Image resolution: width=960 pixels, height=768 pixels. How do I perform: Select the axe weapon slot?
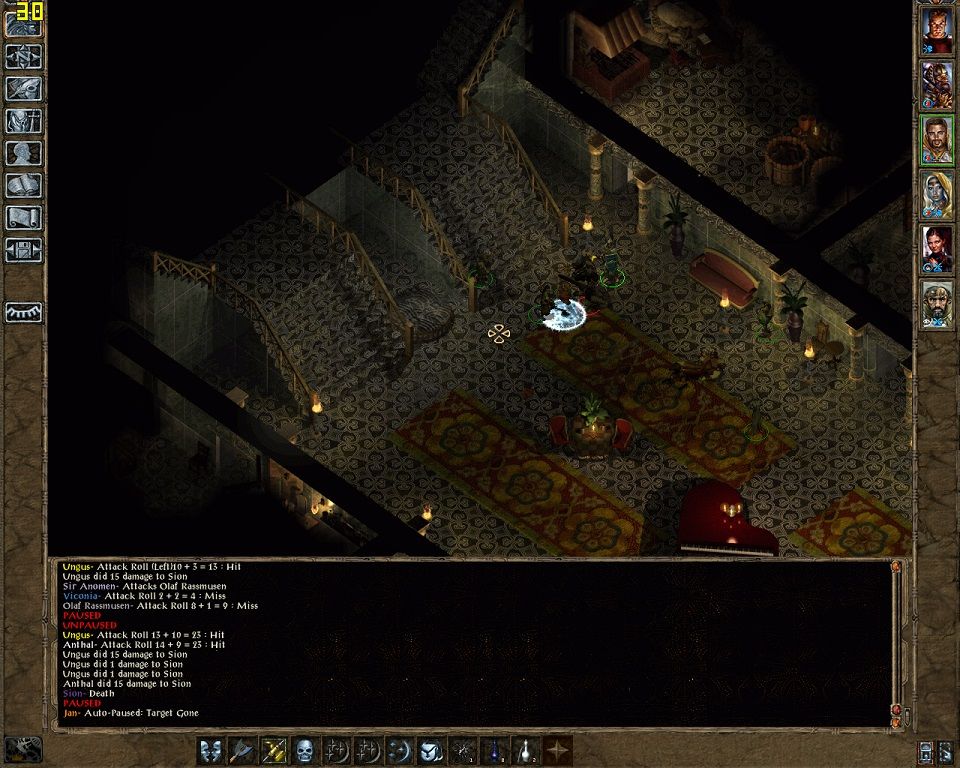click(242, 750)
